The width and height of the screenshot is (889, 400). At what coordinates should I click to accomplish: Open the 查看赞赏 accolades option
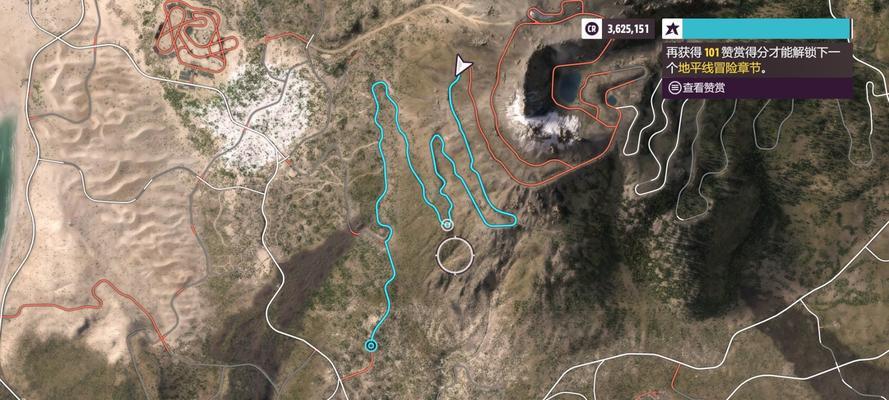703,88
